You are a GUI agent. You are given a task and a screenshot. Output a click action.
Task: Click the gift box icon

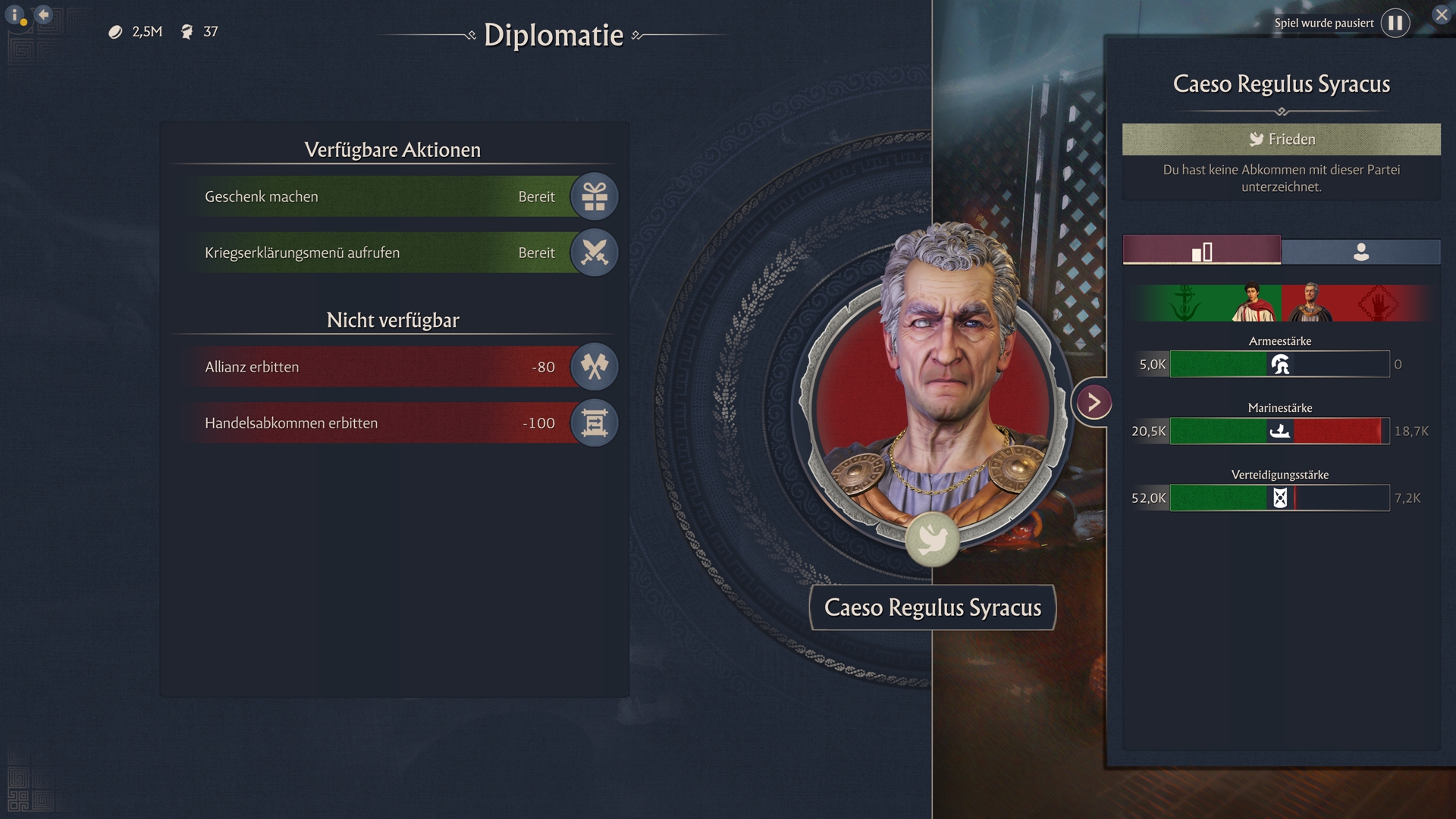pyautogui.click(x=595, y=196)
